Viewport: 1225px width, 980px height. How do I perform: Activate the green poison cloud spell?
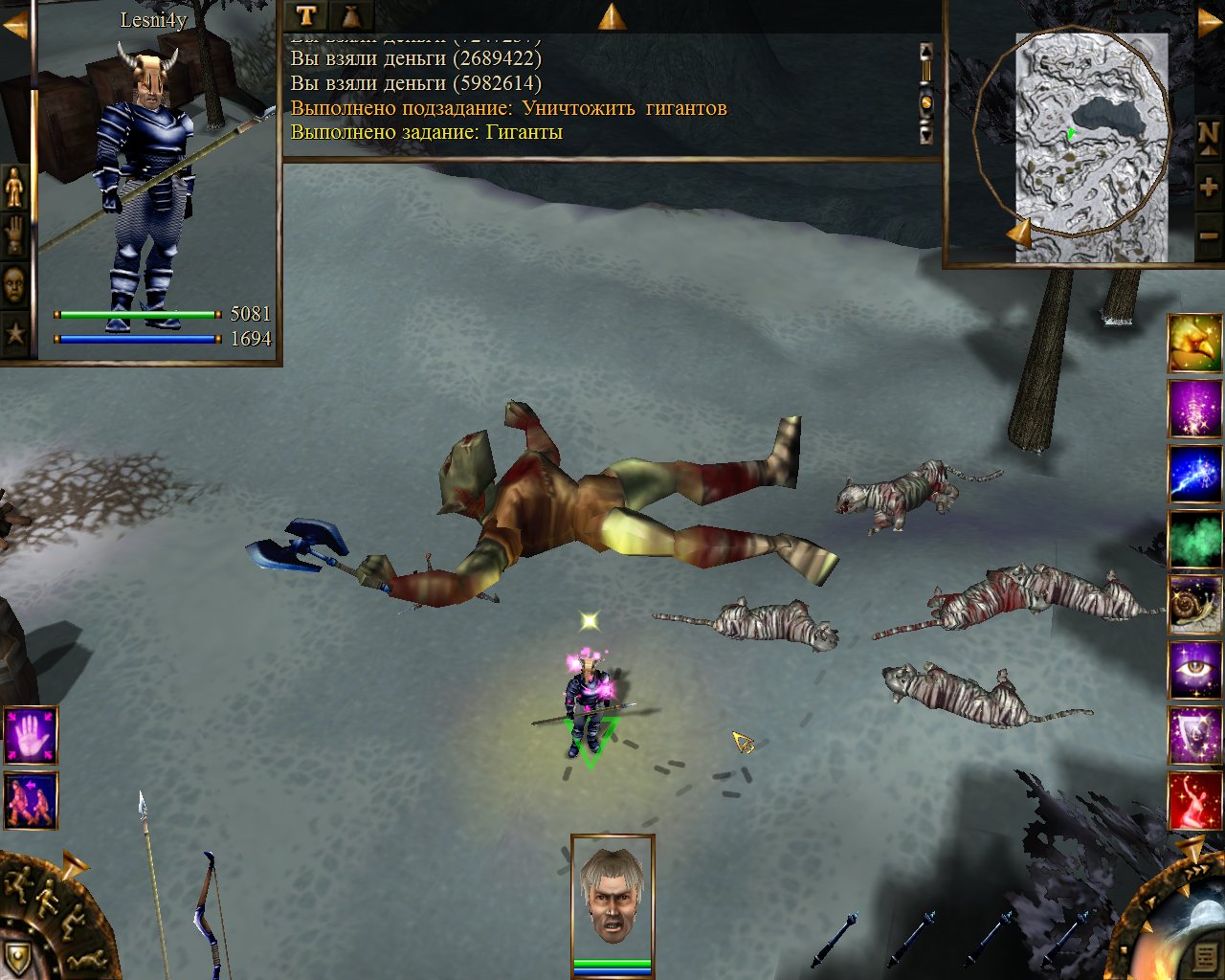[x=1194, y=539]
